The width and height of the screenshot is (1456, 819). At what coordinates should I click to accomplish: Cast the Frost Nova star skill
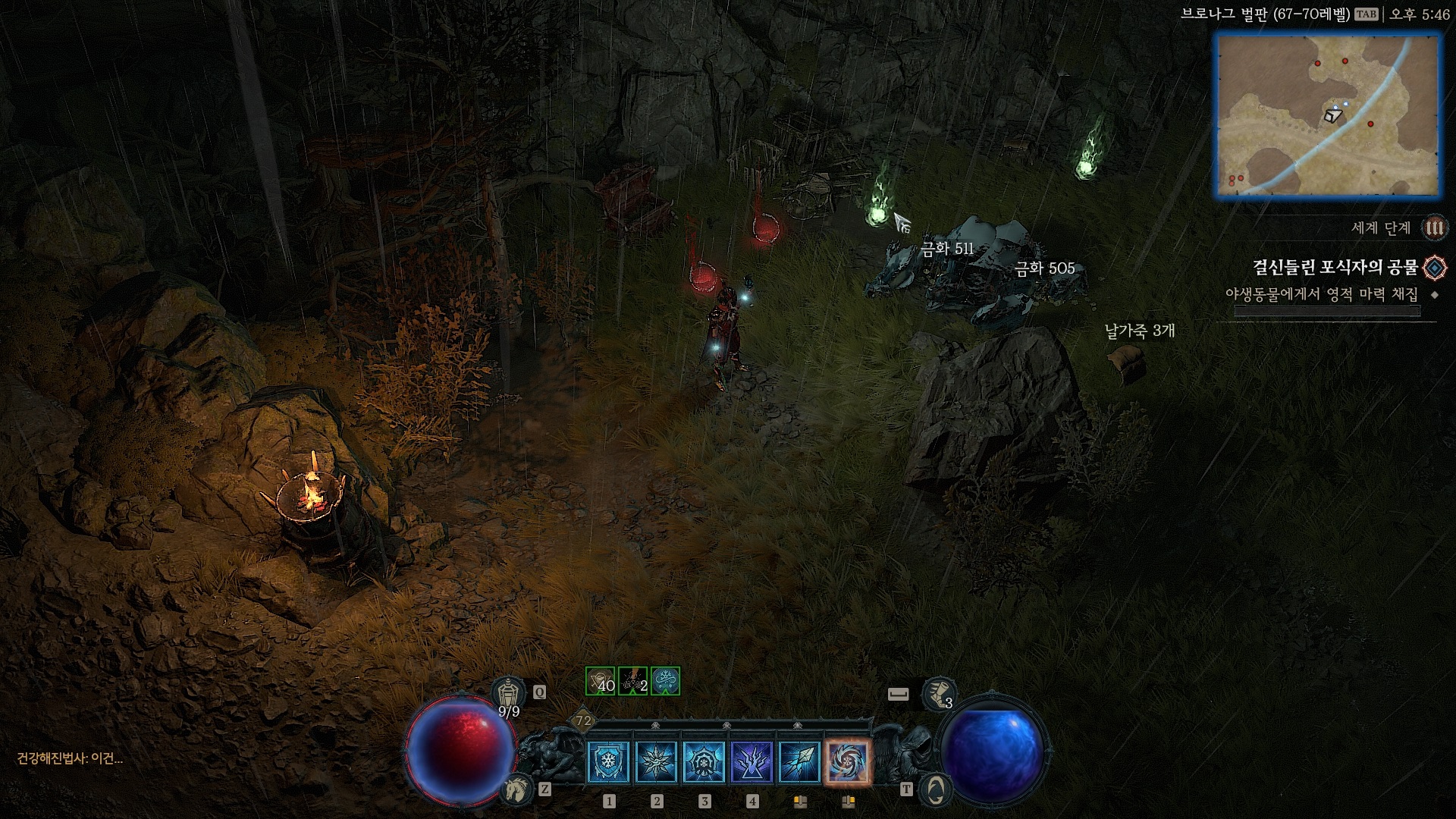tap(657, 761)
